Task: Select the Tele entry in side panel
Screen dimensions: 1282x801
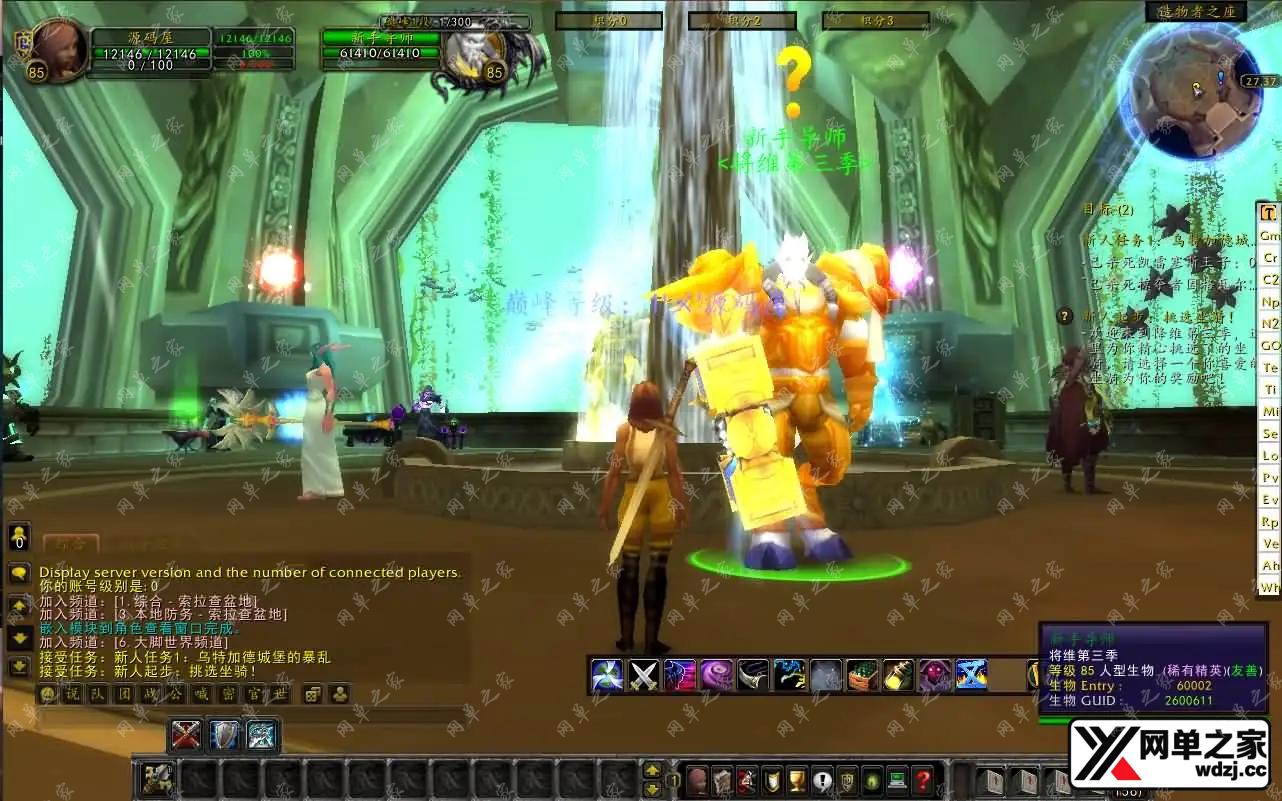Action: (1269, 368)
